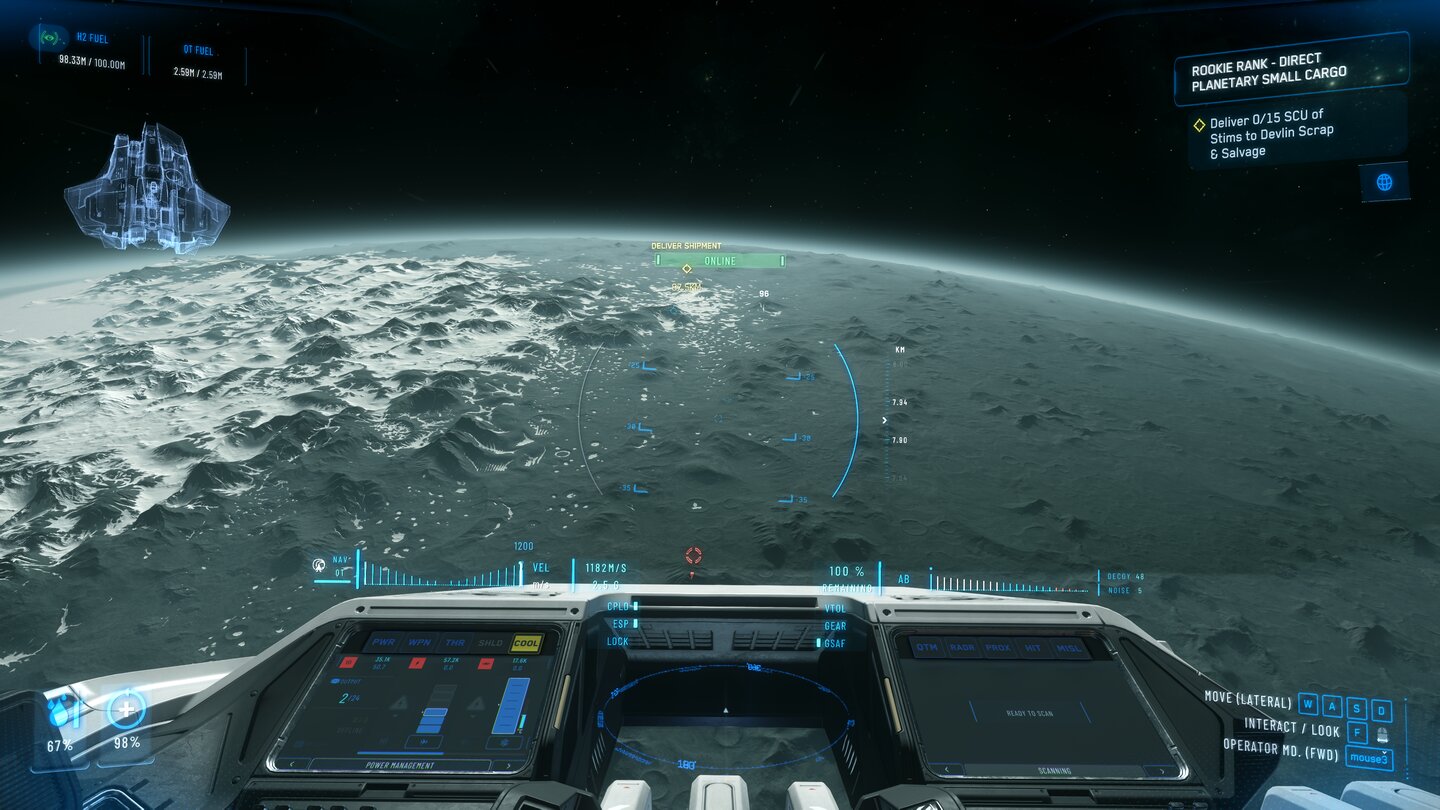The width and height of the screenshot is (1440, 810).
Task: Select the H2 Fuel icon top left
Action: pos(50,37)
